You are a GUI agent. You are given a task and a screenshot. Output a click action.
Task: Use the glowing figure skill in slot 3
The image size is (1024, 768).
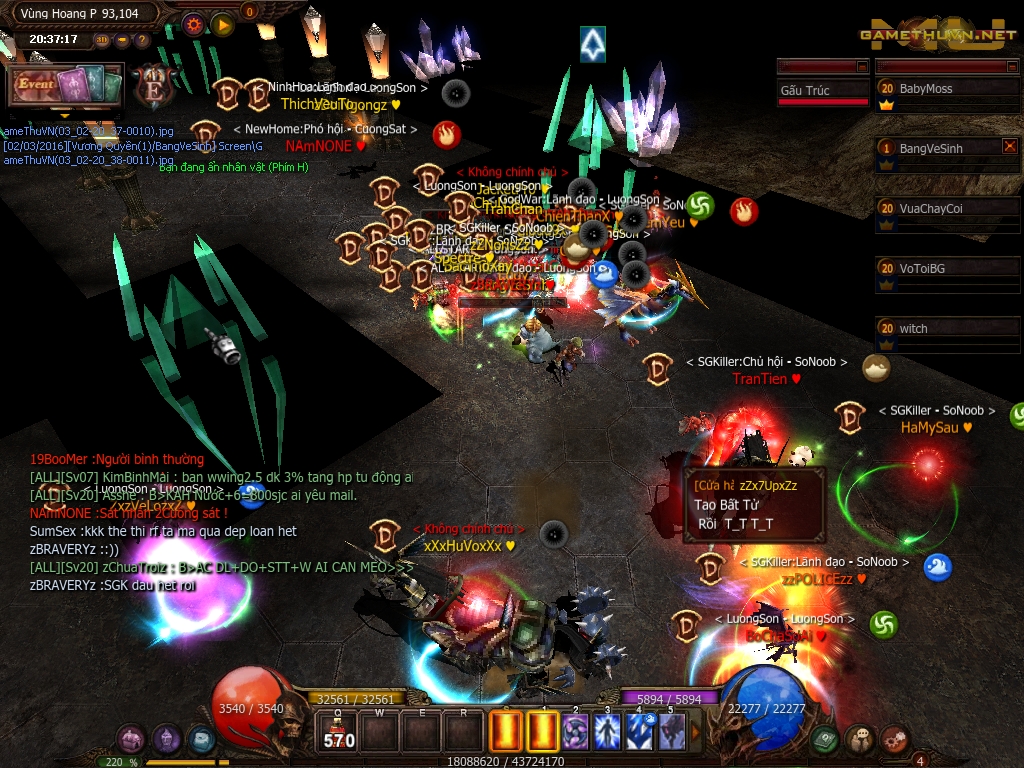tap(608, 731)
